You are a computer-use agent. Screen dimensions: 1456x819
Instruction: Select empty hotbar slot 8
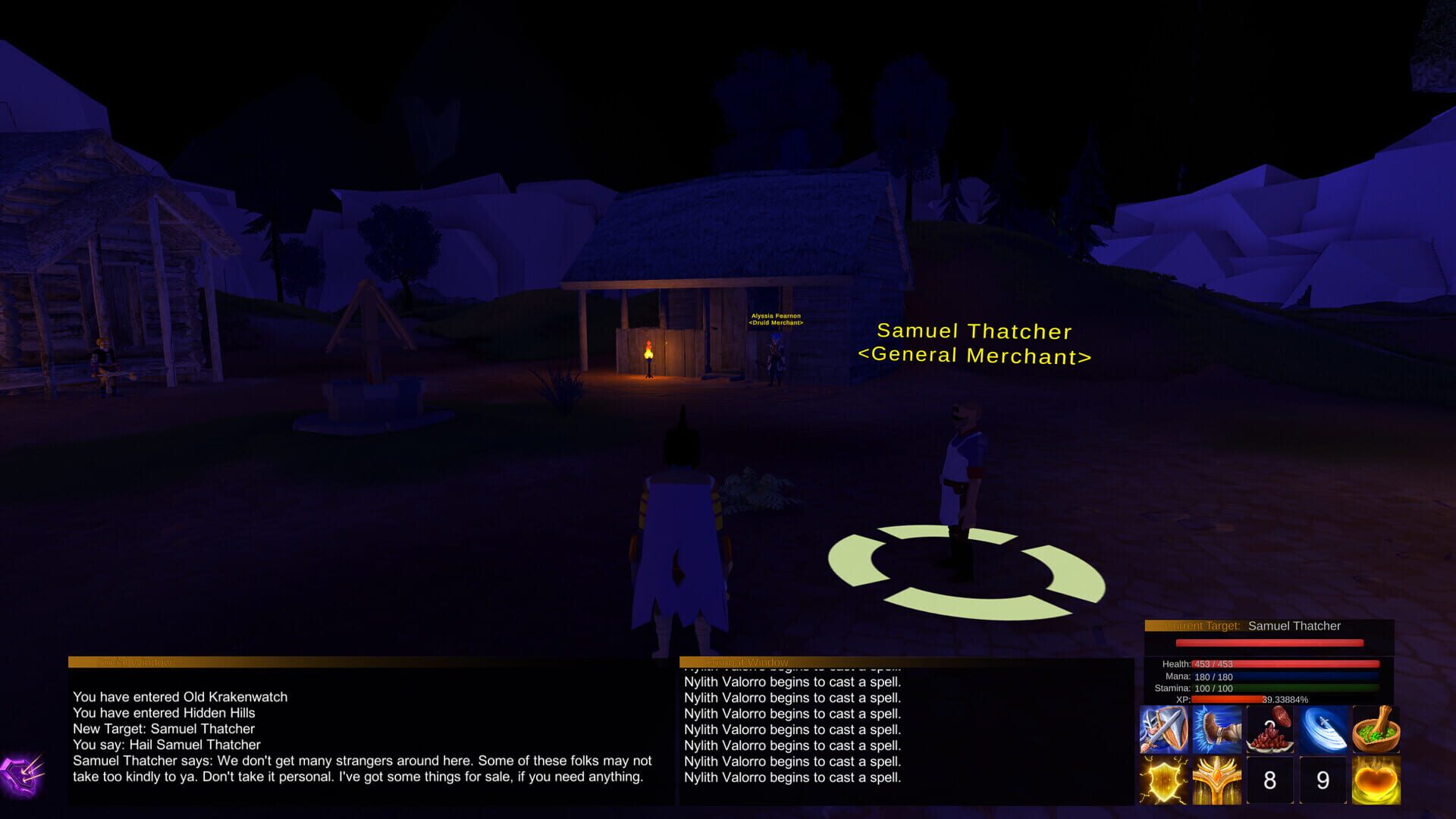pyautogui.click(x=1270, y=780)
